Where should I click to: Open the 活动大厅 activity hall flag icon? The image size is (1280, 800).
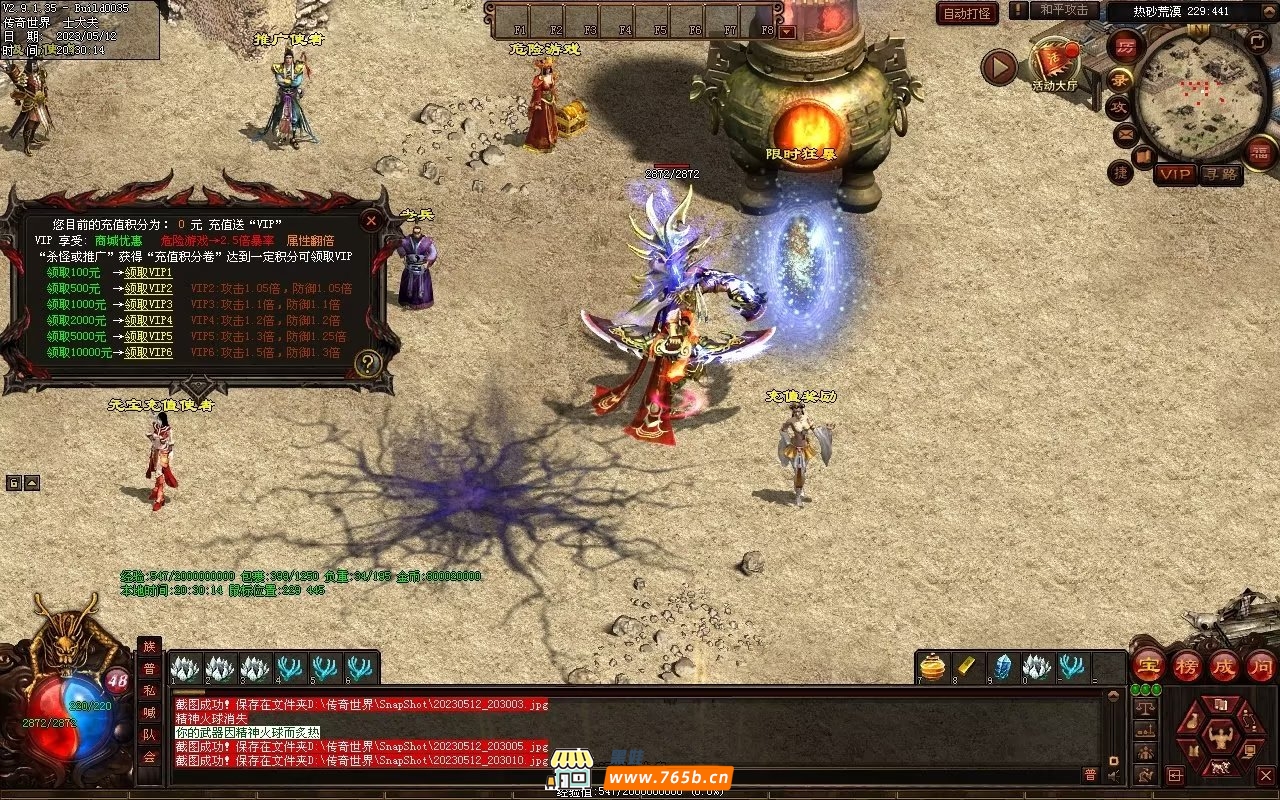pyautogui.click(x=1056, y=61)
